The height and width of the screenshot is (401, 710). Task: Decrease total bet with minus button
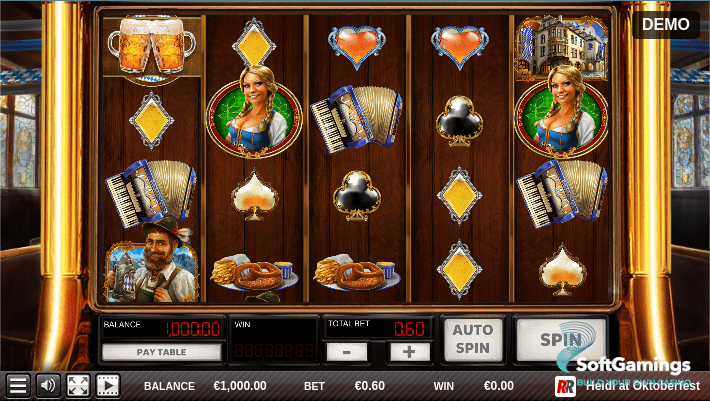[x=346, y=352]
